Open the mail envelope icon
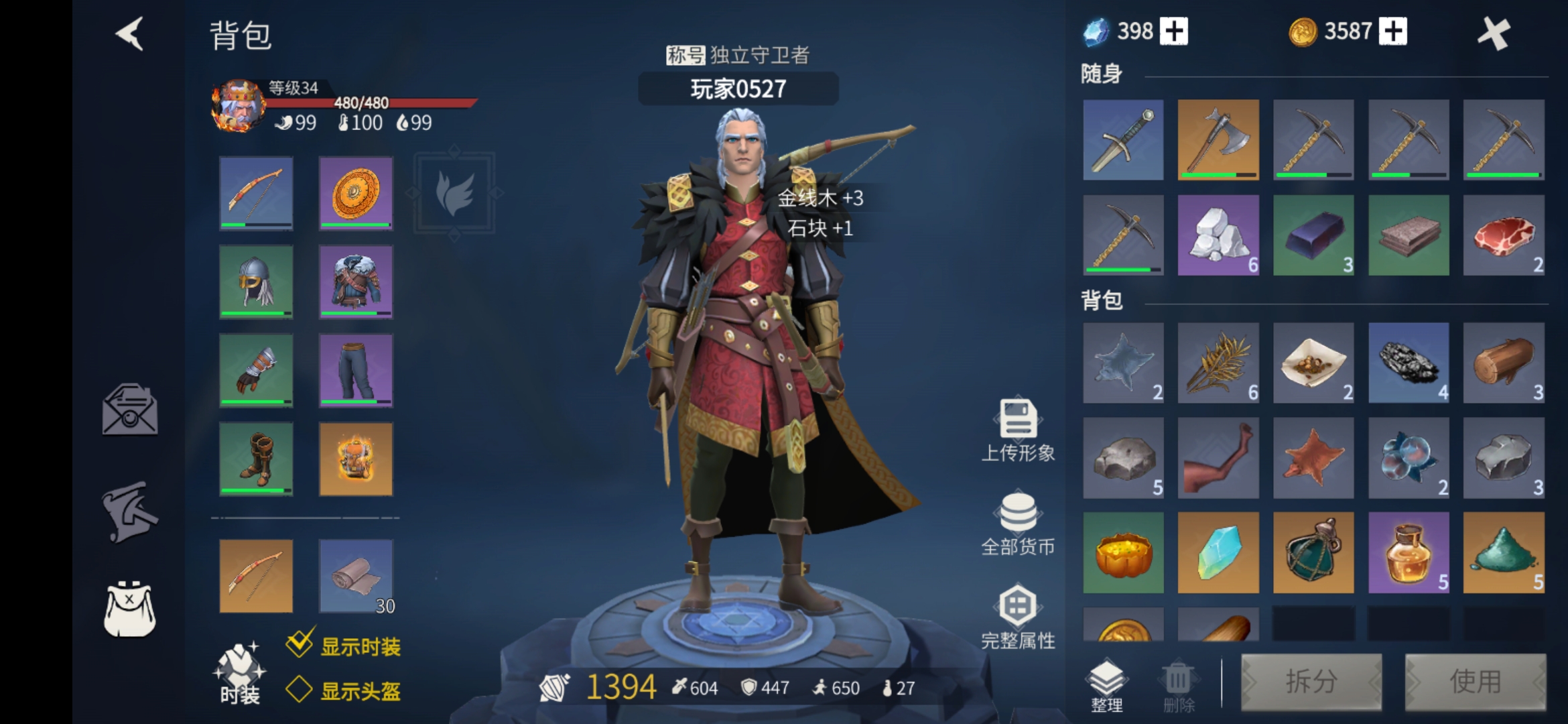This screenshot has height=724, width=1568. point(130,409)
